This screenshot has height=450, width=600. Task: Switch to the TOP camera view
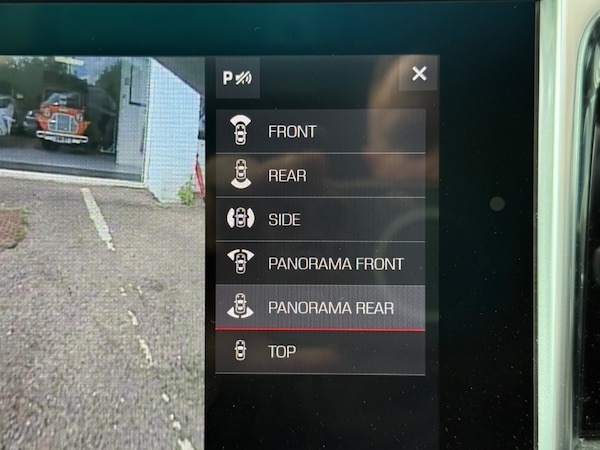(320, 351)
